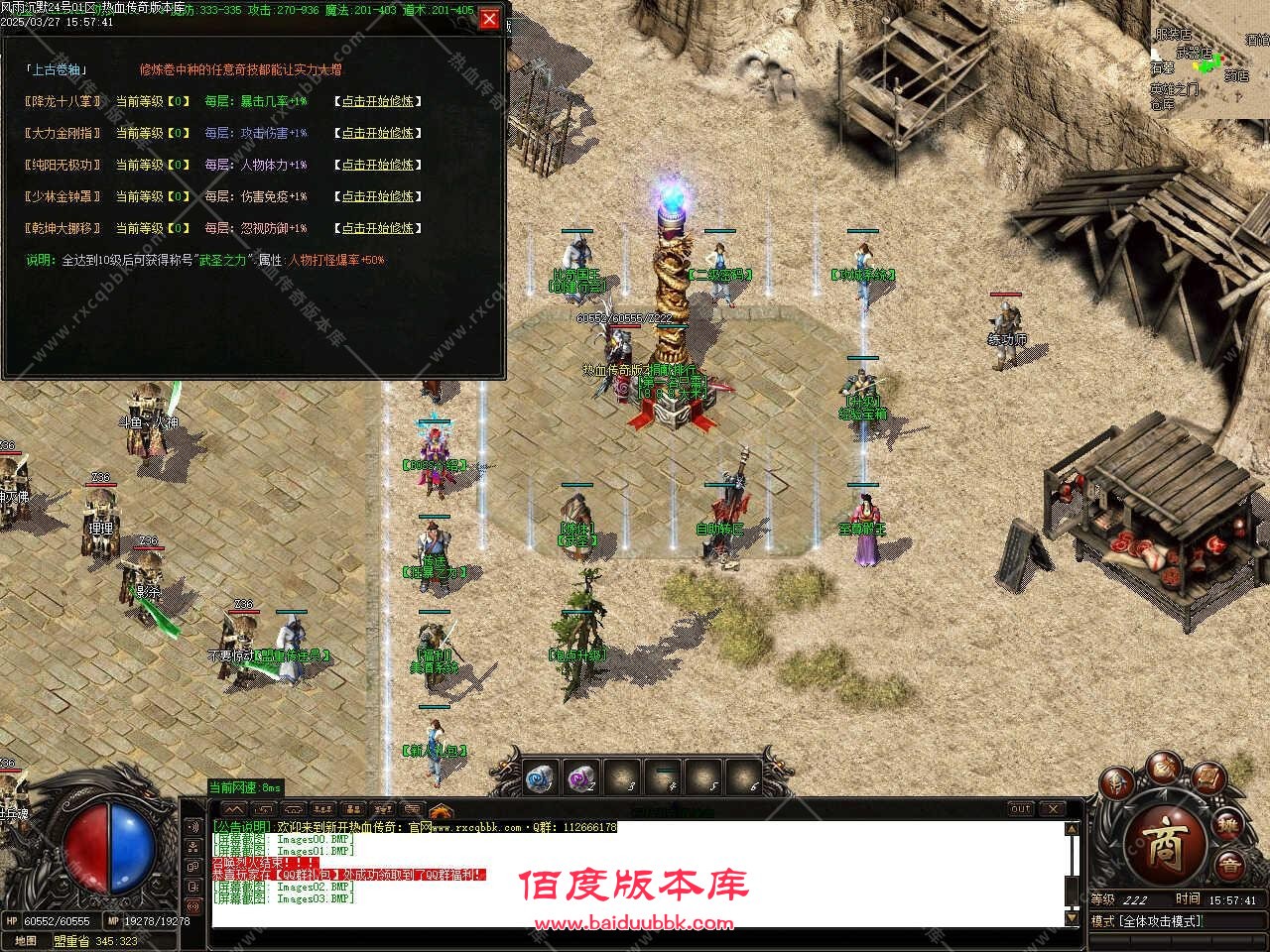Click the flame icon on the chat toolbar
This screenshot has height=952, width=1270.
442,809
